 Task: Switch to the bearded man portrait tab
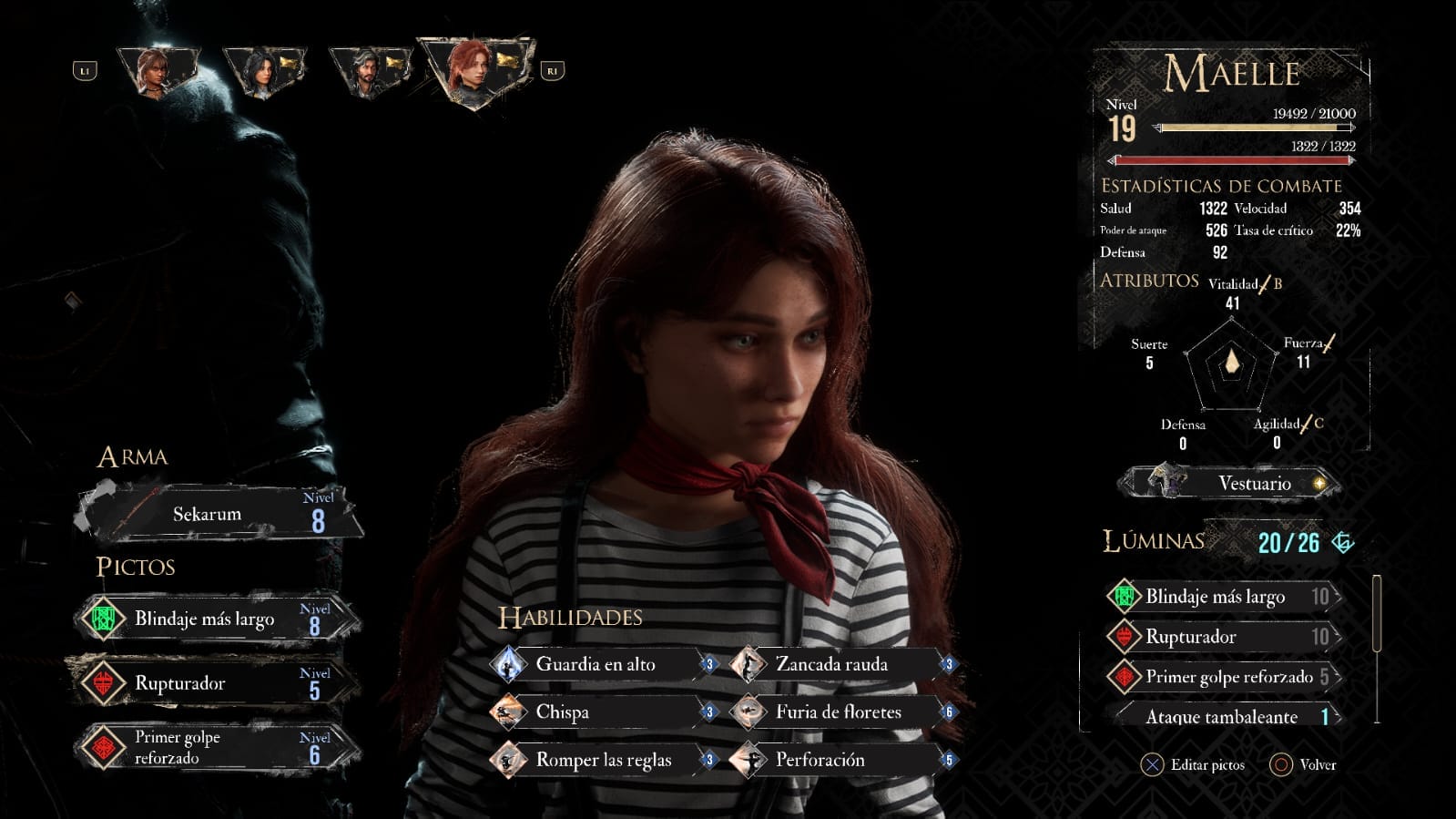[370, 70]
